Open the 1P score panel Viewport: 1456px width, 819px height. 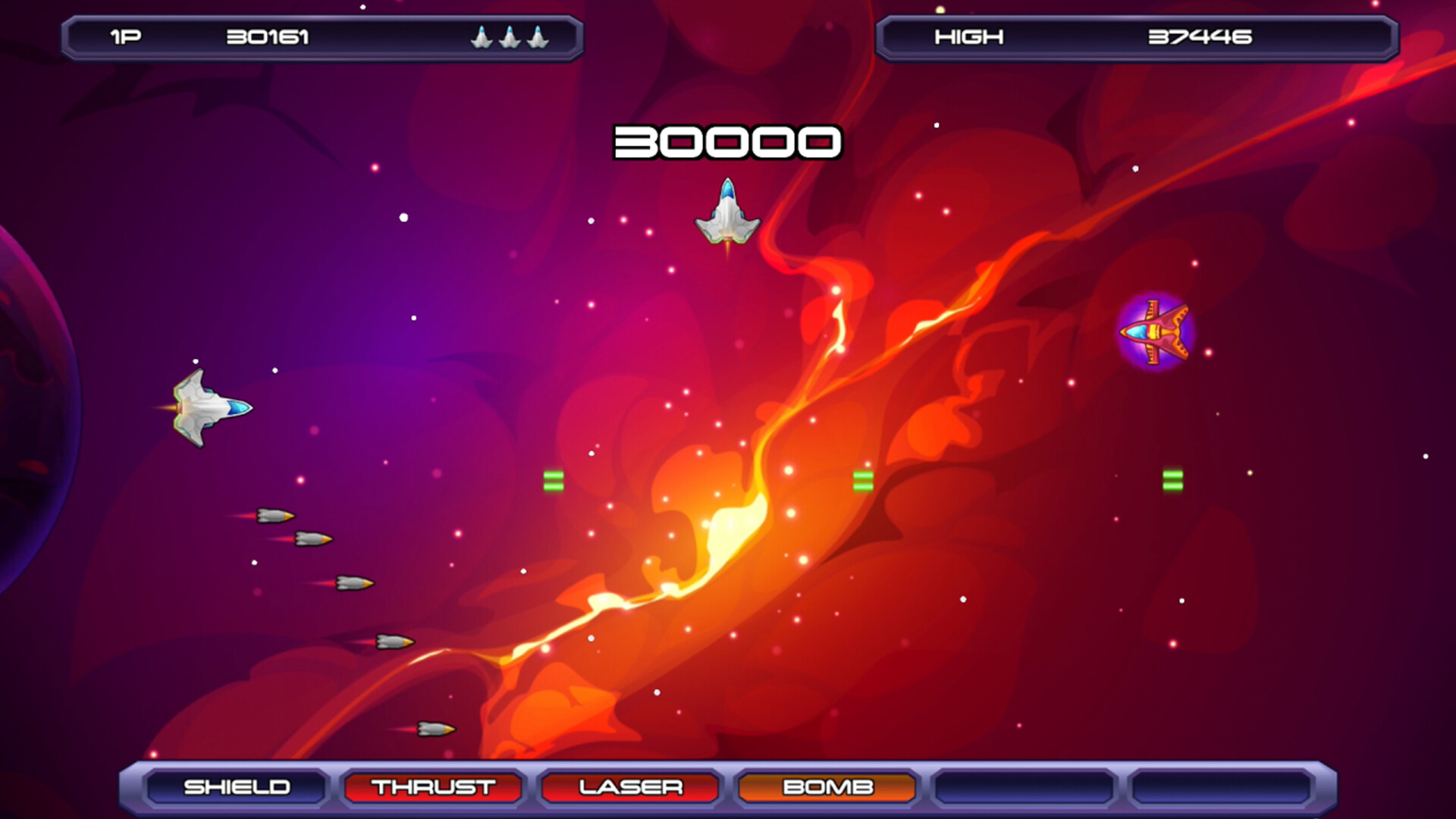[318, 36]
